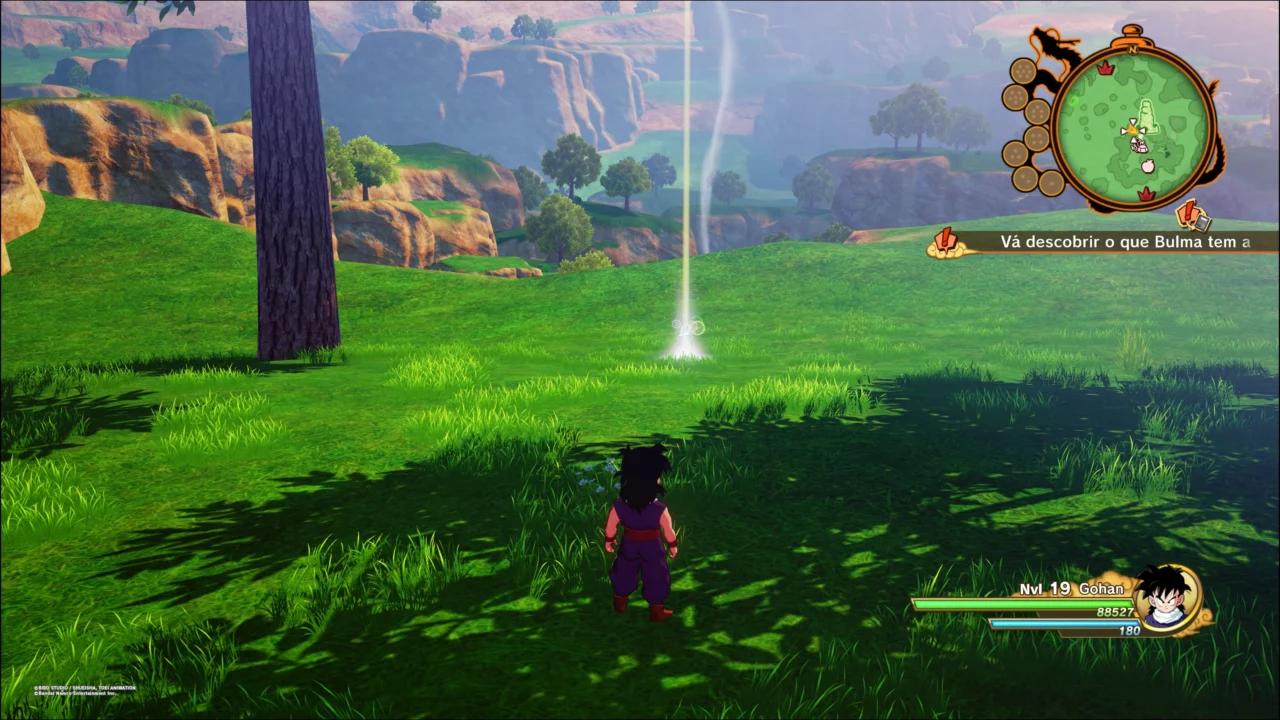Click the dragon silhouette wrapped around the minimap
Image resolution: width=1280 pixels, height=720 pixels.
point(1050,45)
